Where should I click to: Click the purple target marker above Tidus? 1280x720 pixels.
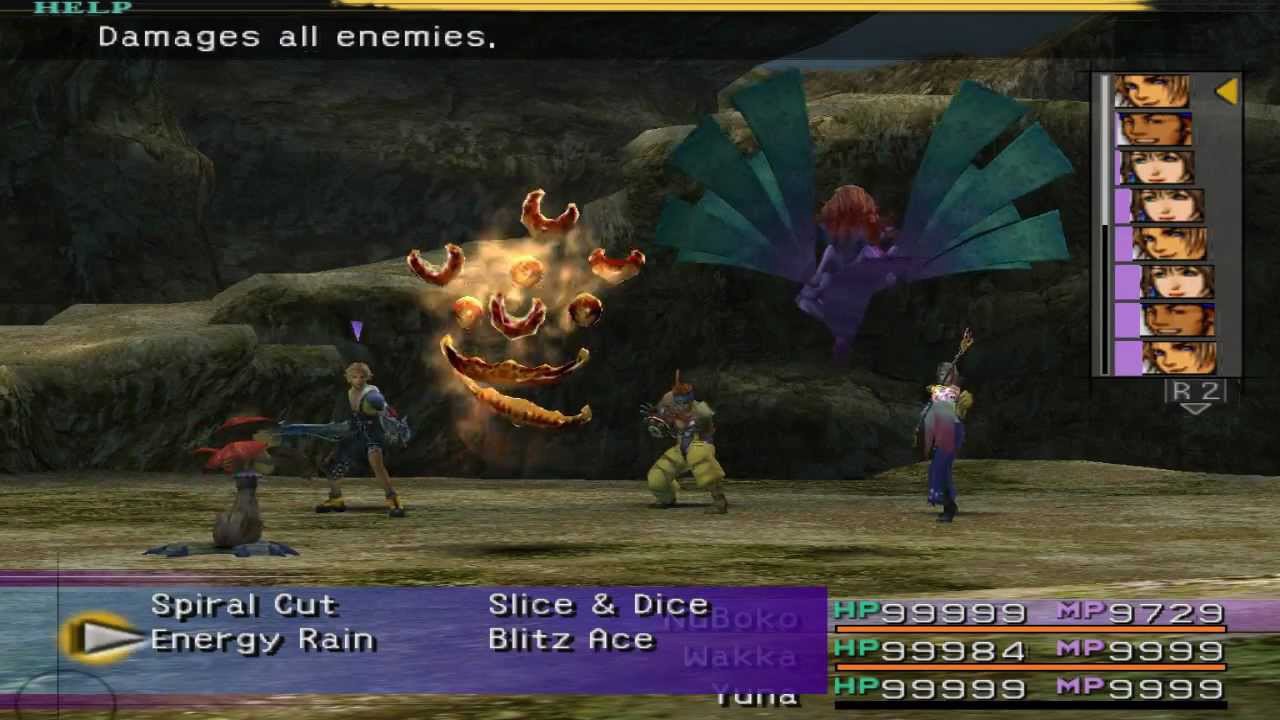click(357, 330)
